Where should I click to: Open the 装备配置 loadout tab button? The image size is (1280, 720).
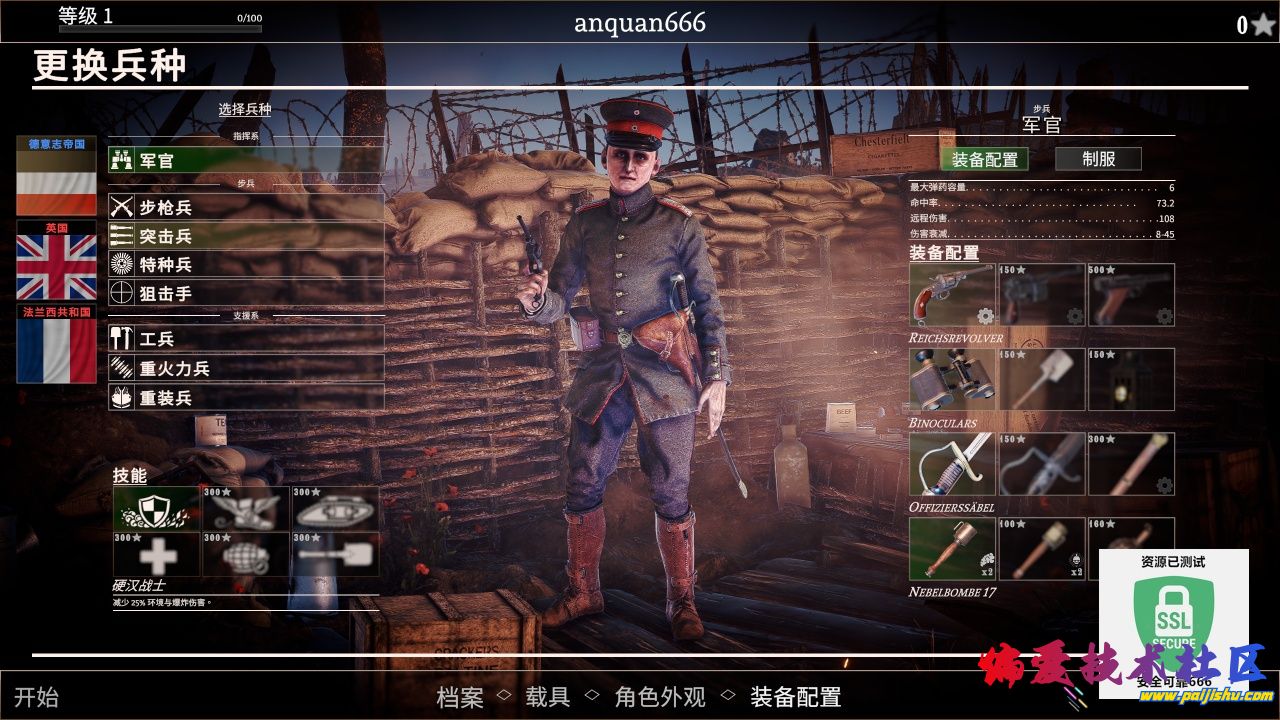[x=984, y=159]
